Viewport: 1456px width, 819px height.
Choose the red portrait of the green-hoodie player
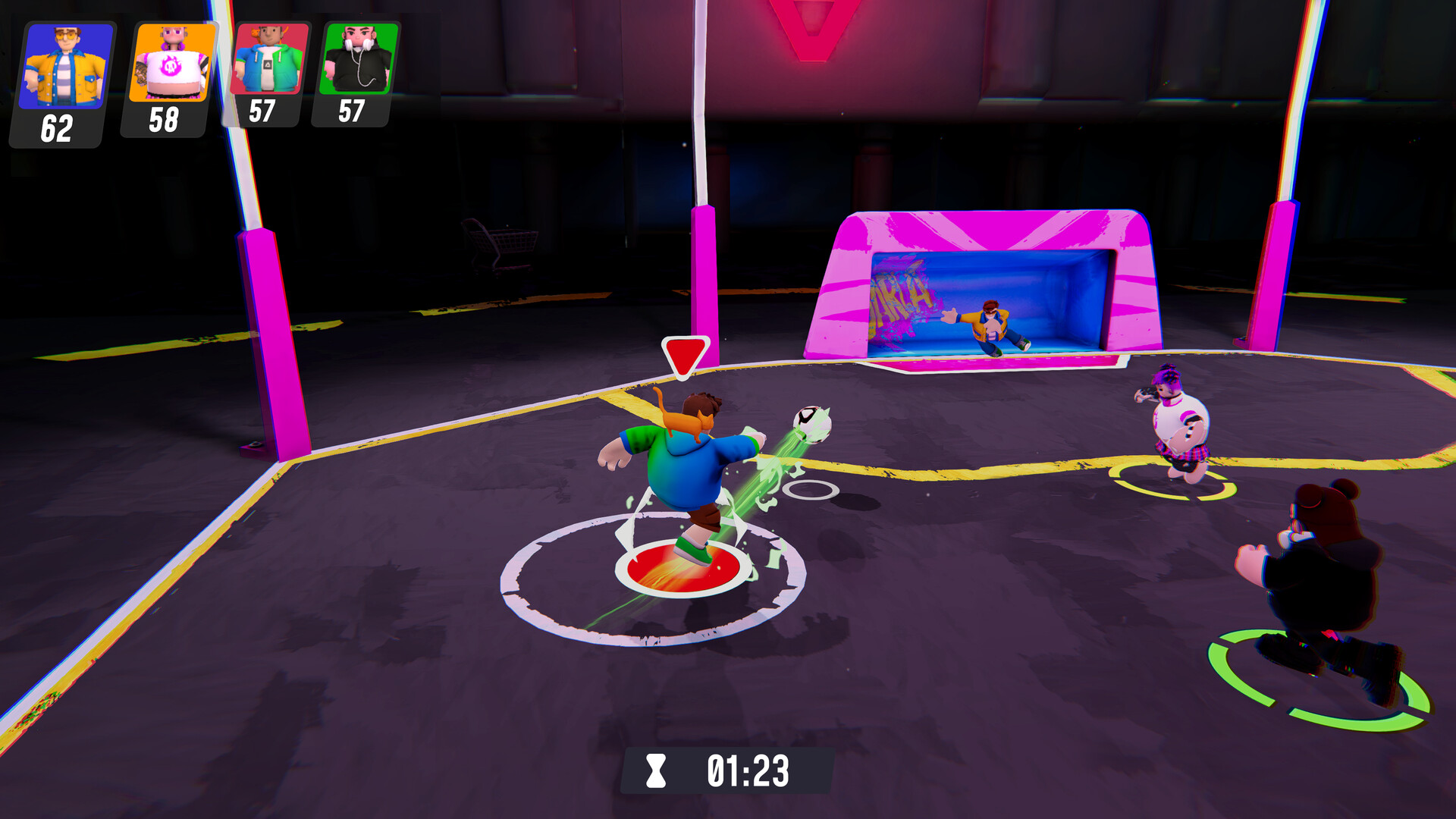[x=270, y=58]
